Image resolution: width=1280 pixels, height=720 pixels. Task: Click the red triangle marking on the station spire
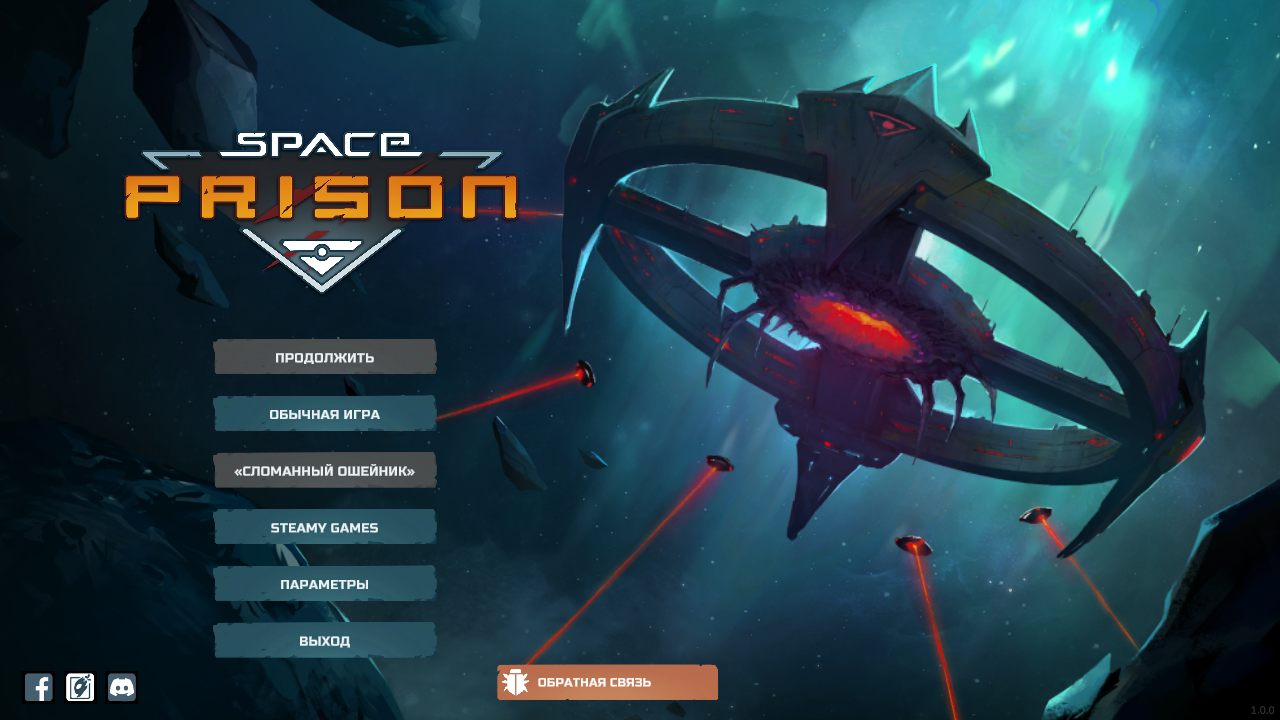coord(890,122)
